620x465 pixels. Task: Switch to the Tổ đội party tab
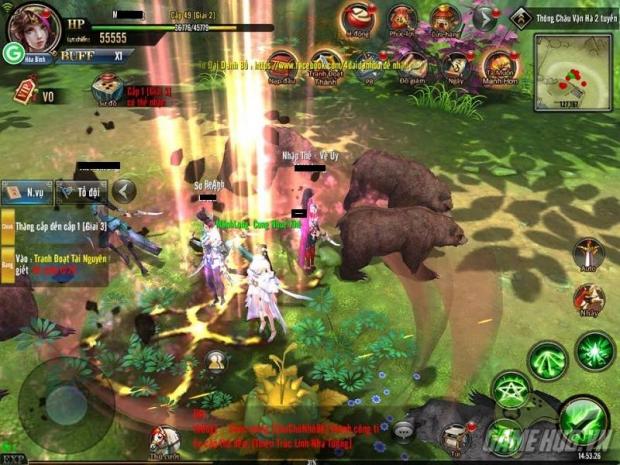click(81, 191)
